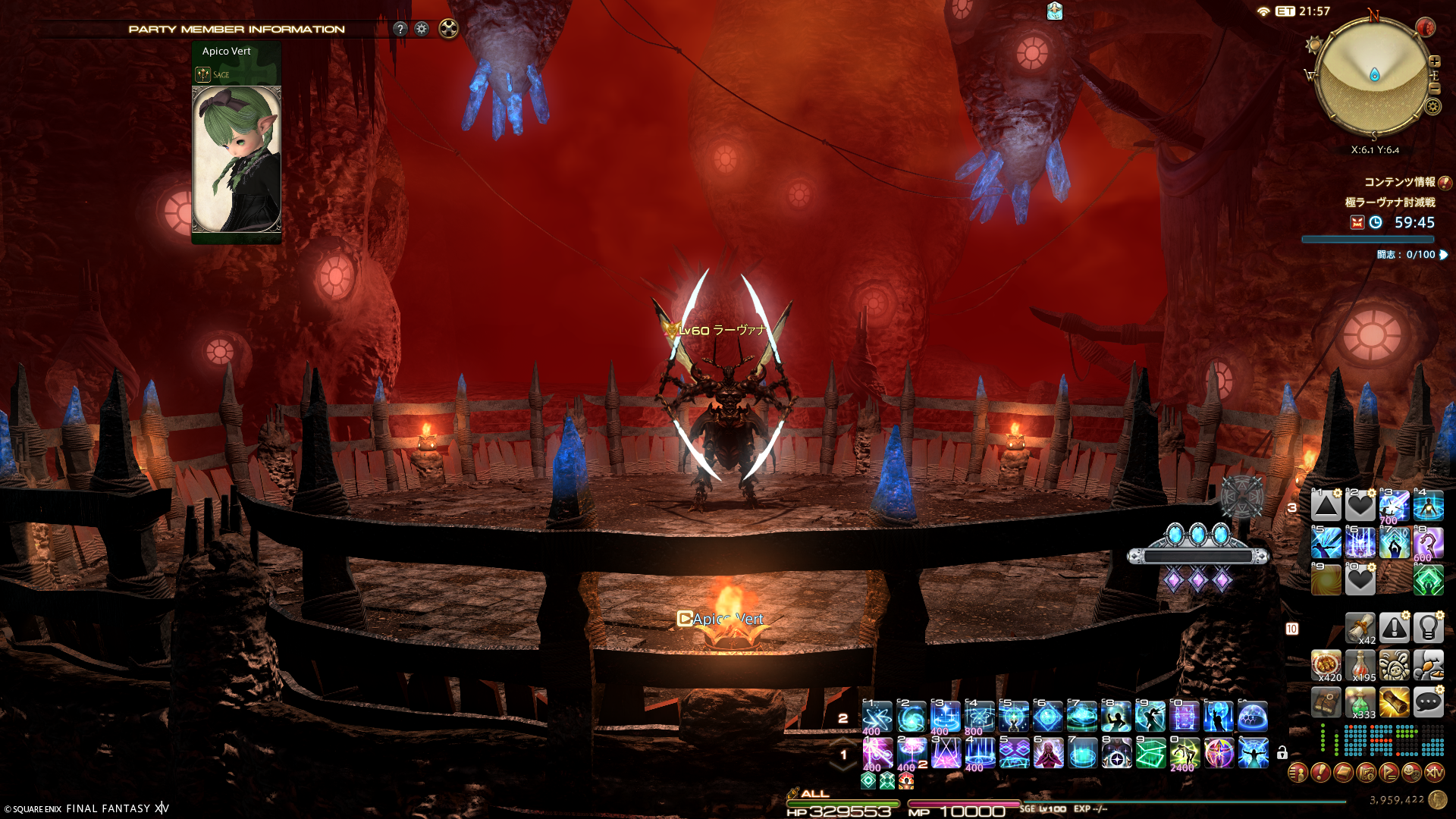The width and height of the screenshot is (1456, 819).
Task: Eat the food plate item x420
Action: pos(1326,666)
